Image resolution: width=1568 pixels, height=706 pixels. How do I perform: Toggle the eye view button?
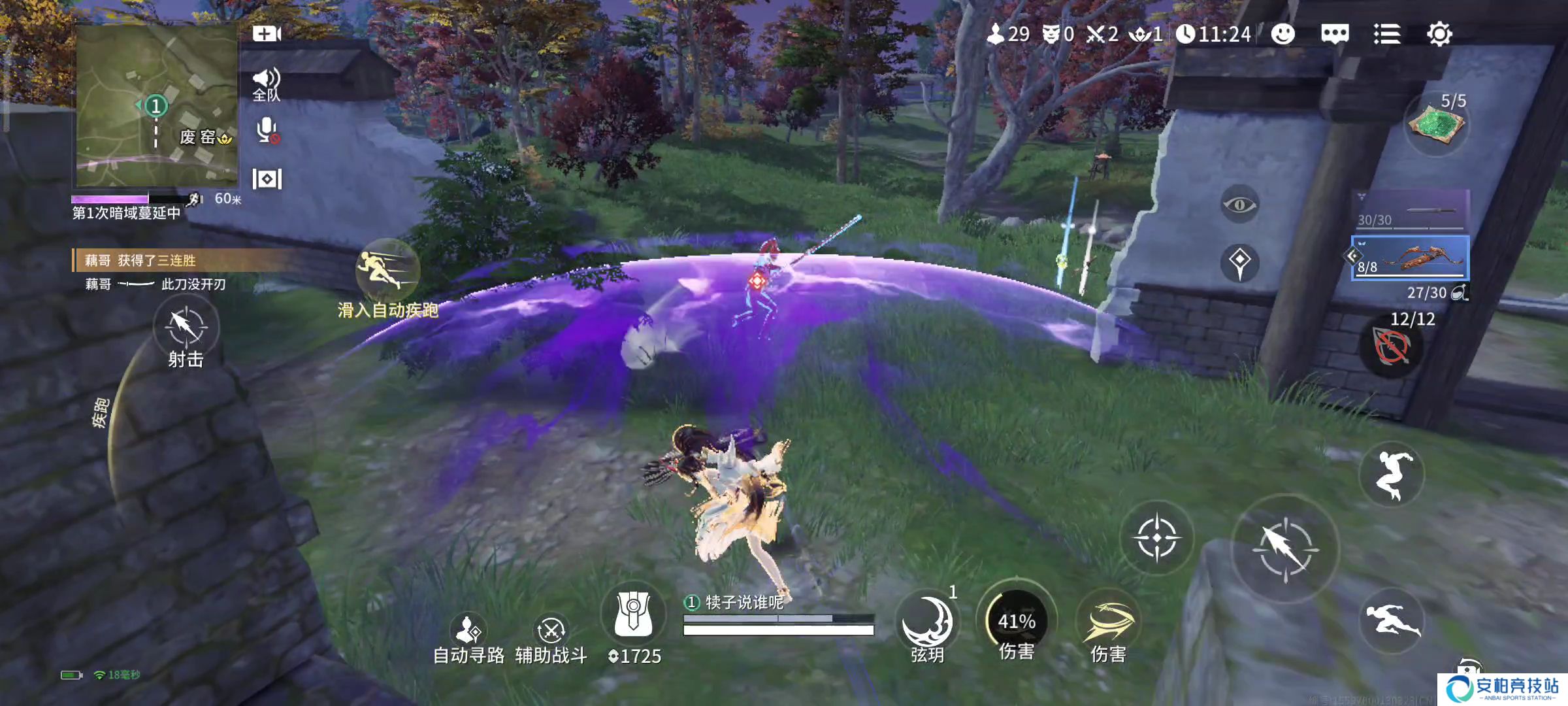(1239, 205)
